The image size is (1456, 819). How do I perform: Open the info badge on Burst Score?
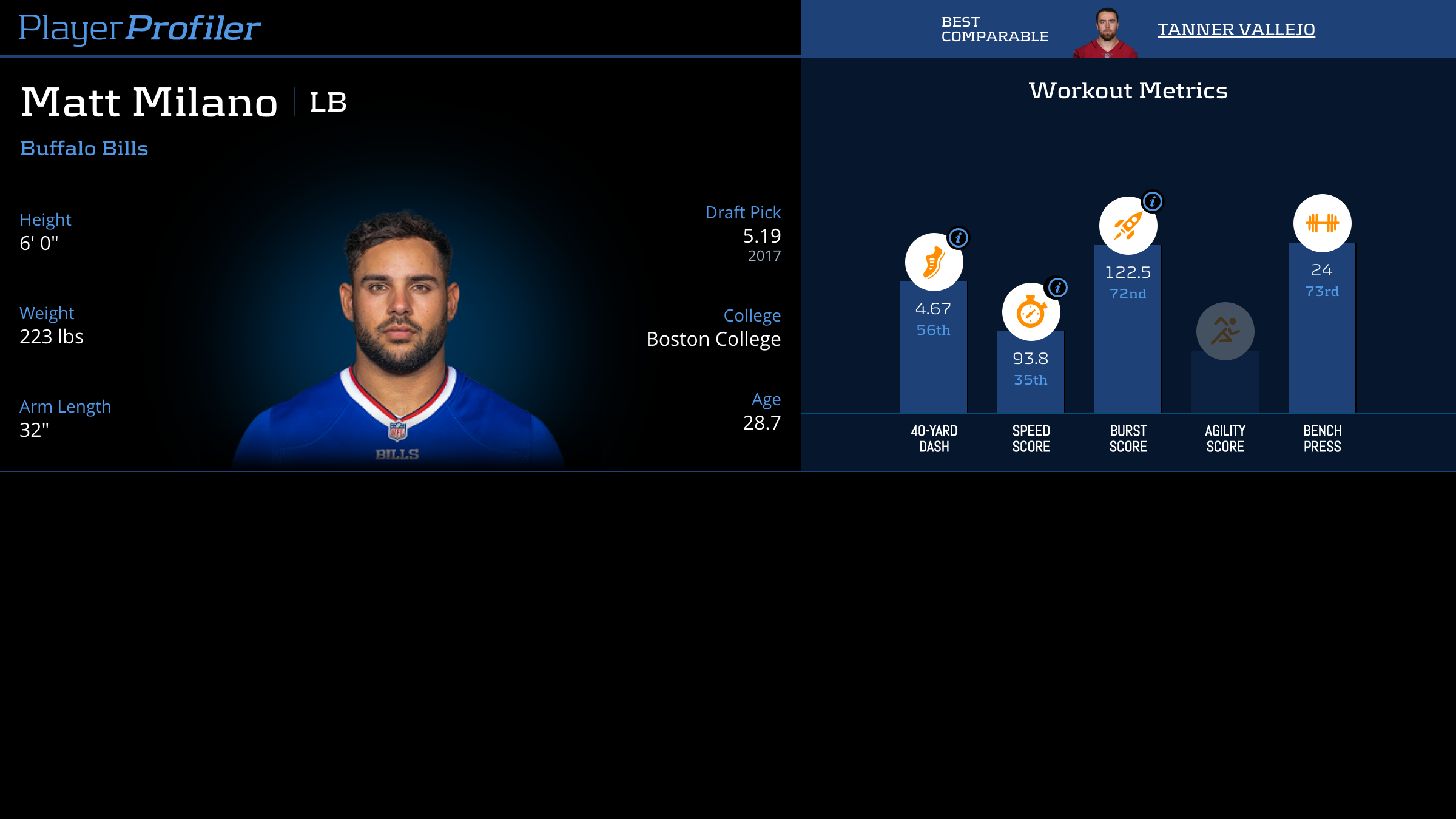[1151, 200]
